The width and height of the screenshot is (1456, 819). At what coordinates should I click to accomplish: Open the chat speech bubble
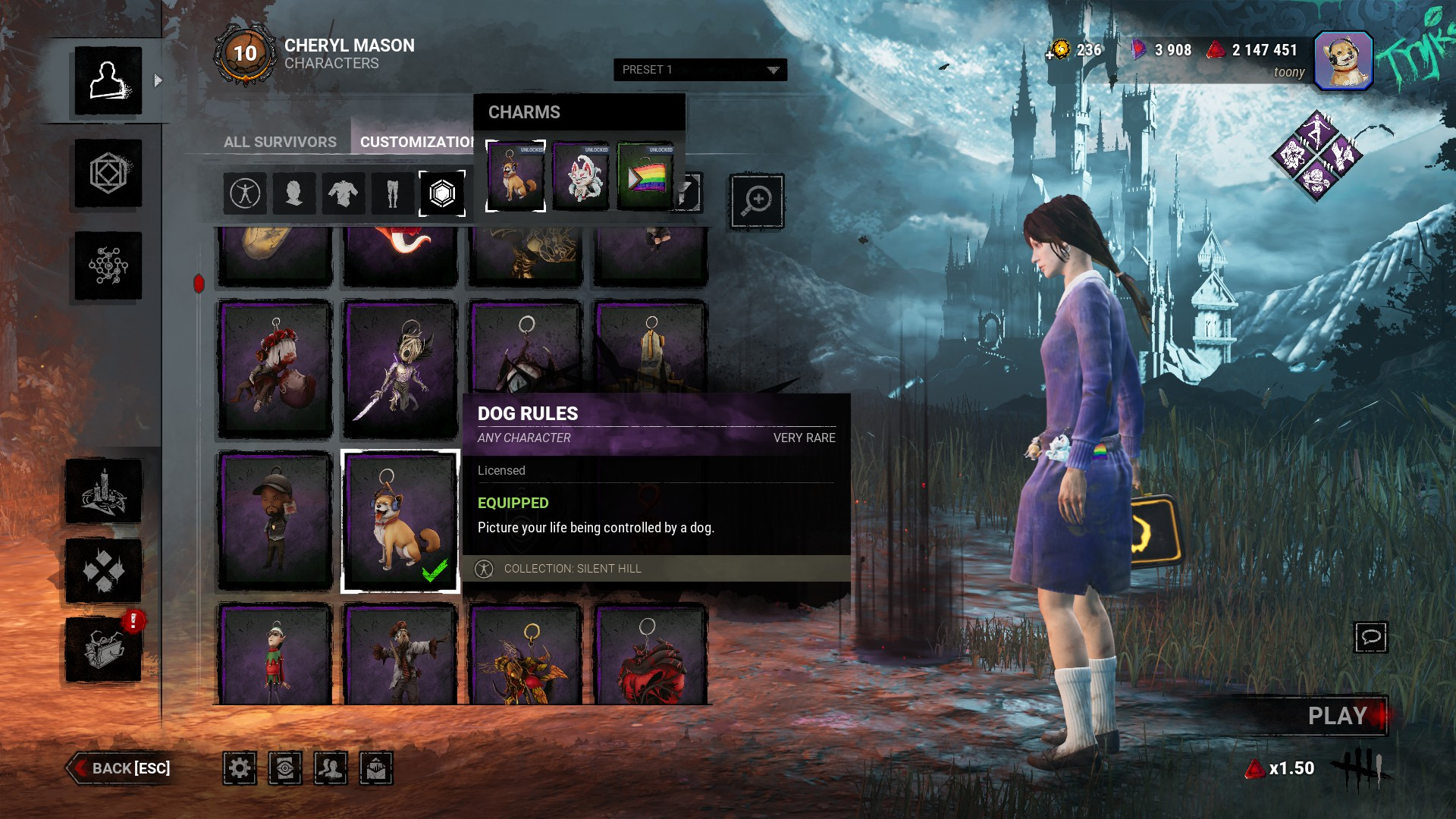[x=1370, y=637]
